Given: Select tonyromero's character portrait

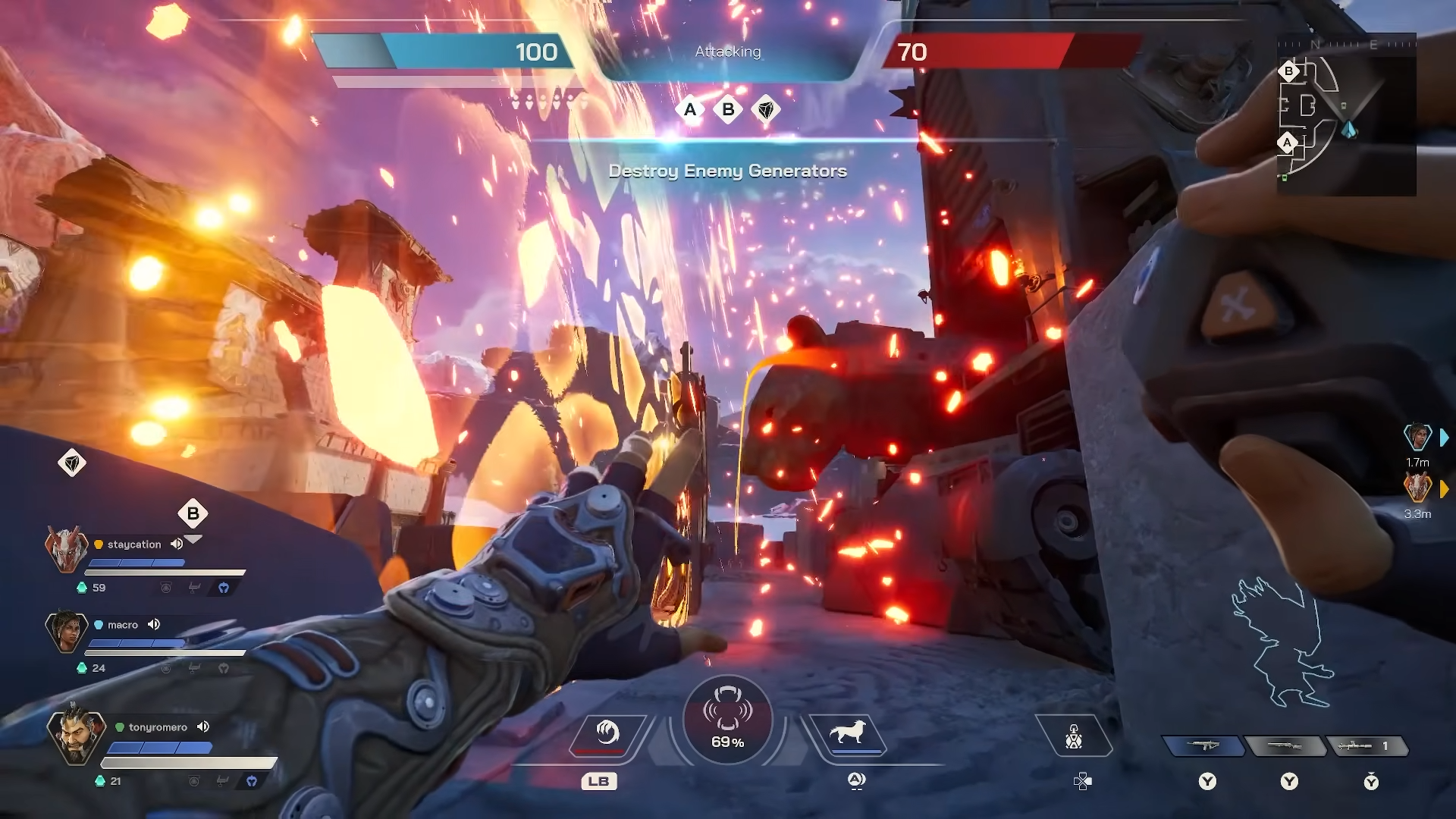Looking at the screenshot, I should [x=75, y=735].
